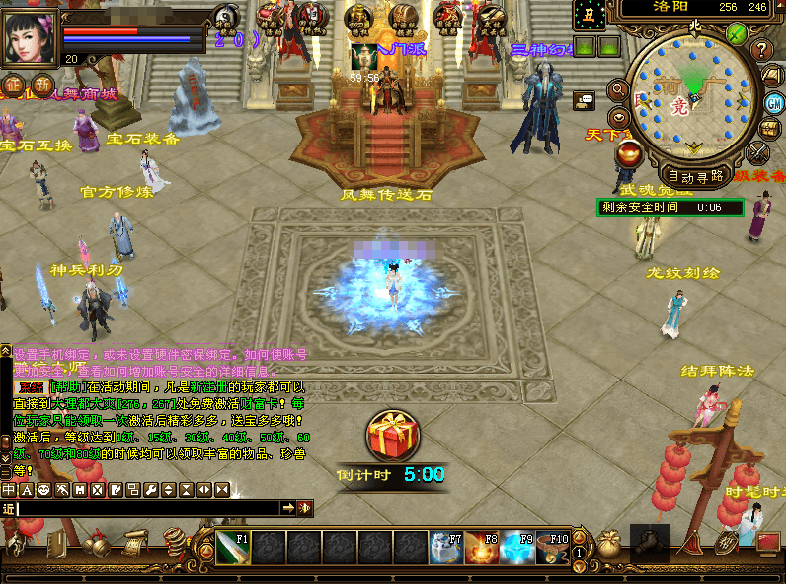Click the crossed swords icon by the minimap
786x584 pixels.
(759, 152)
